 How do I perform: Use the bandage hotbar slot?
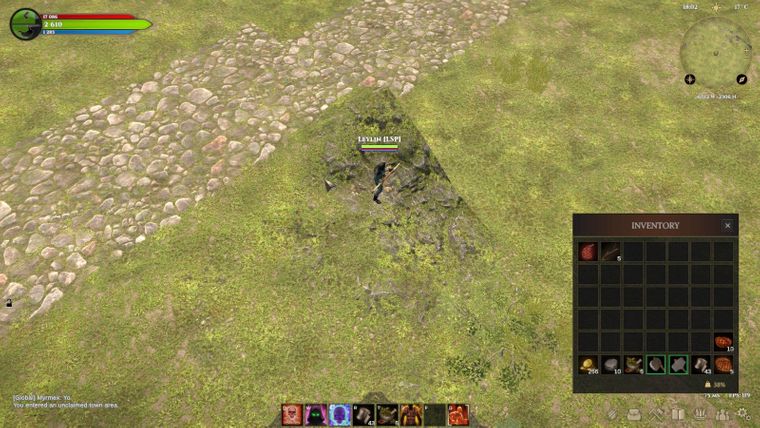pyautogui.click(x=363, y=415)
